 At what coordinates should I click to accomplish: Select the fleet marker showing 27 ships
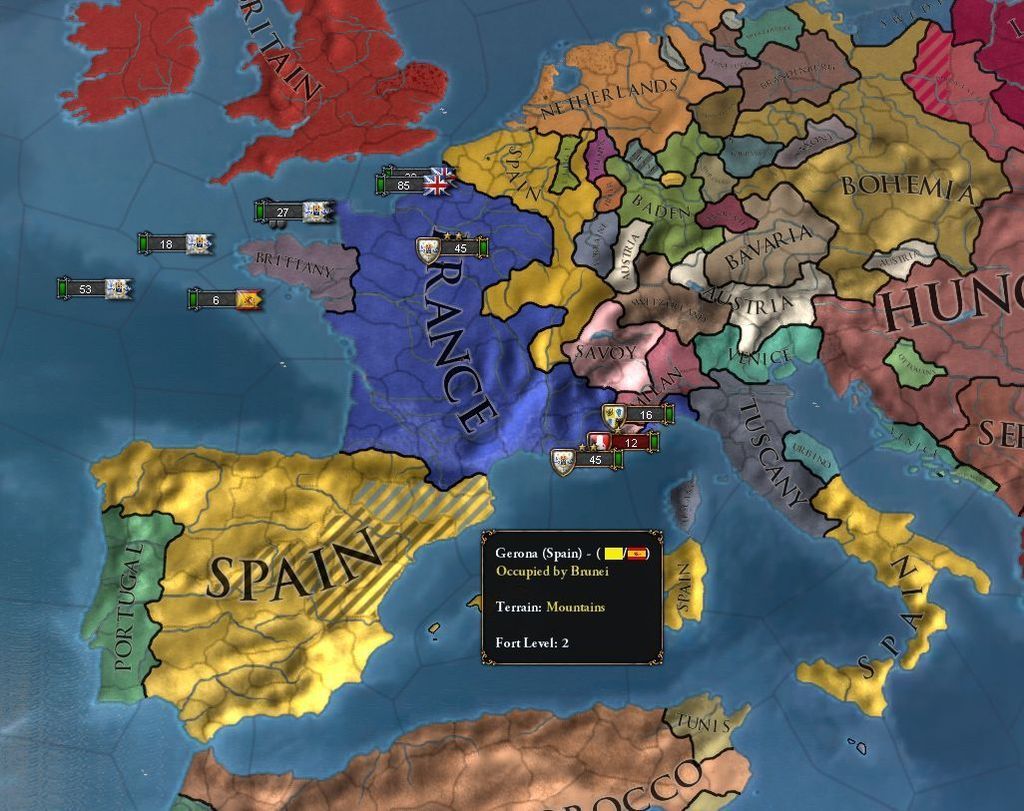(x=293, y=212)
